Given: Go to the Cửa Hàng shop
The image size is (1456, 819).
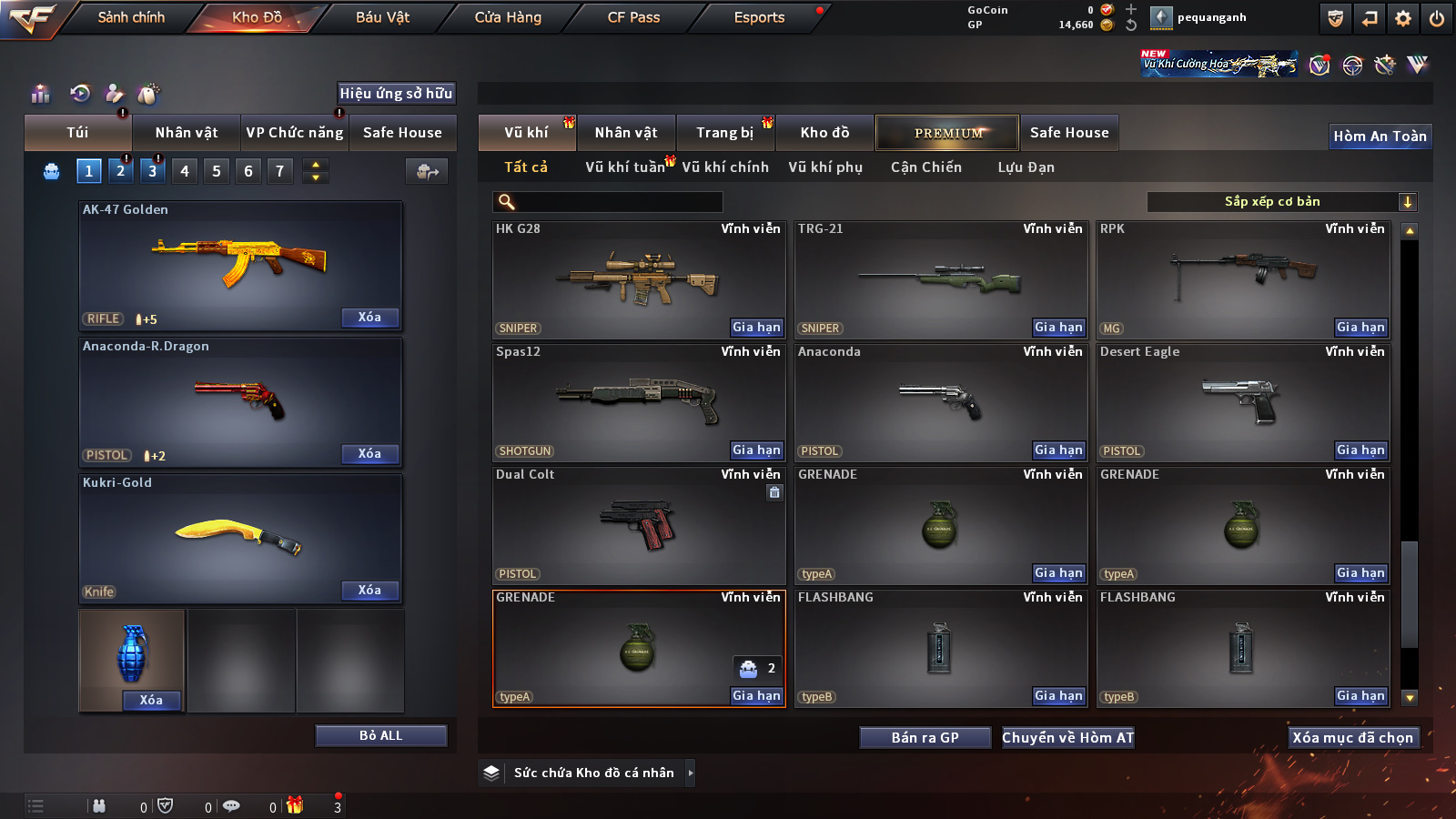Looking at the screenshot, I should click(x=508, y=17).
